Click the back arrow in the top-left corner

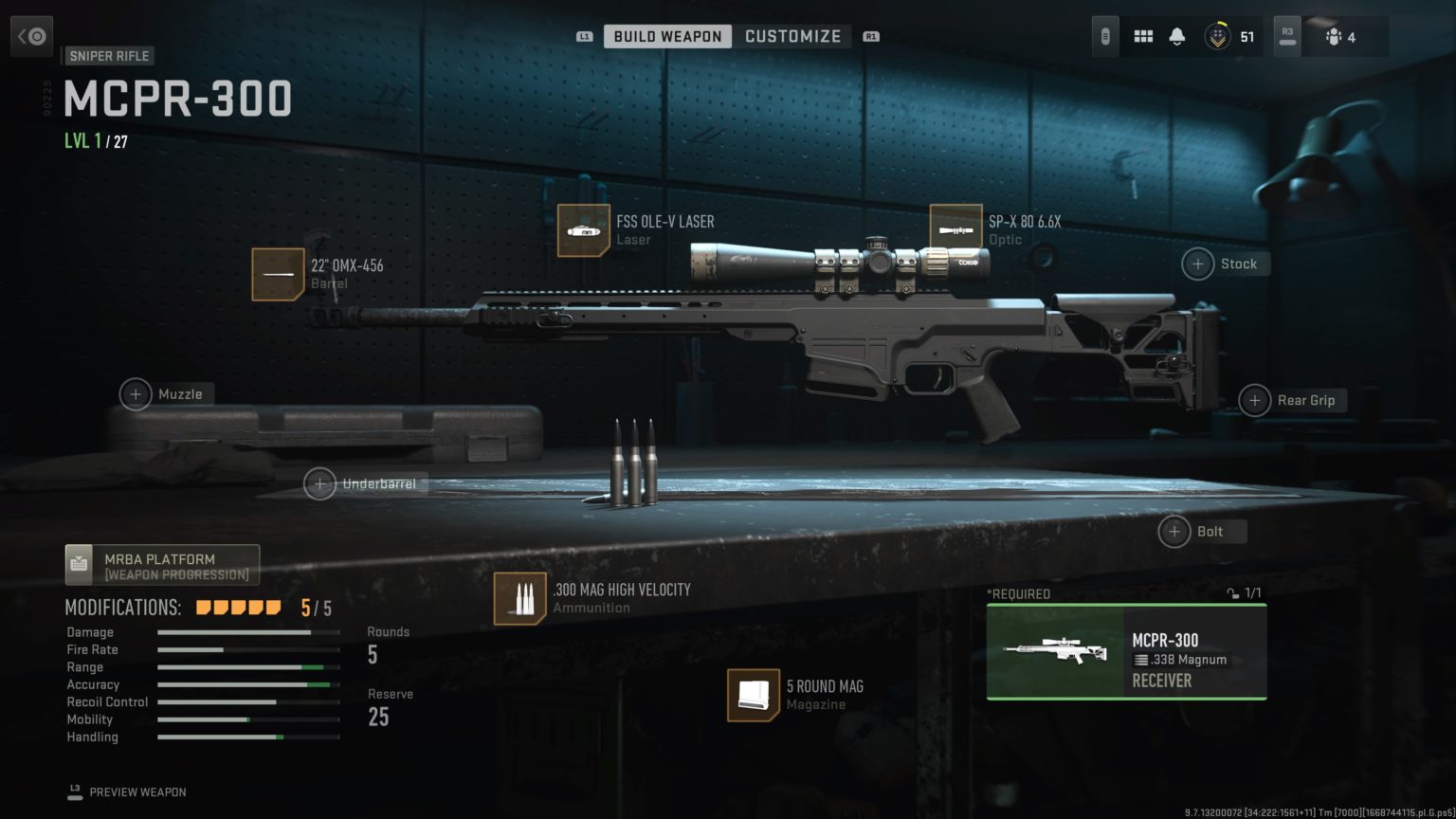(31, 35)
